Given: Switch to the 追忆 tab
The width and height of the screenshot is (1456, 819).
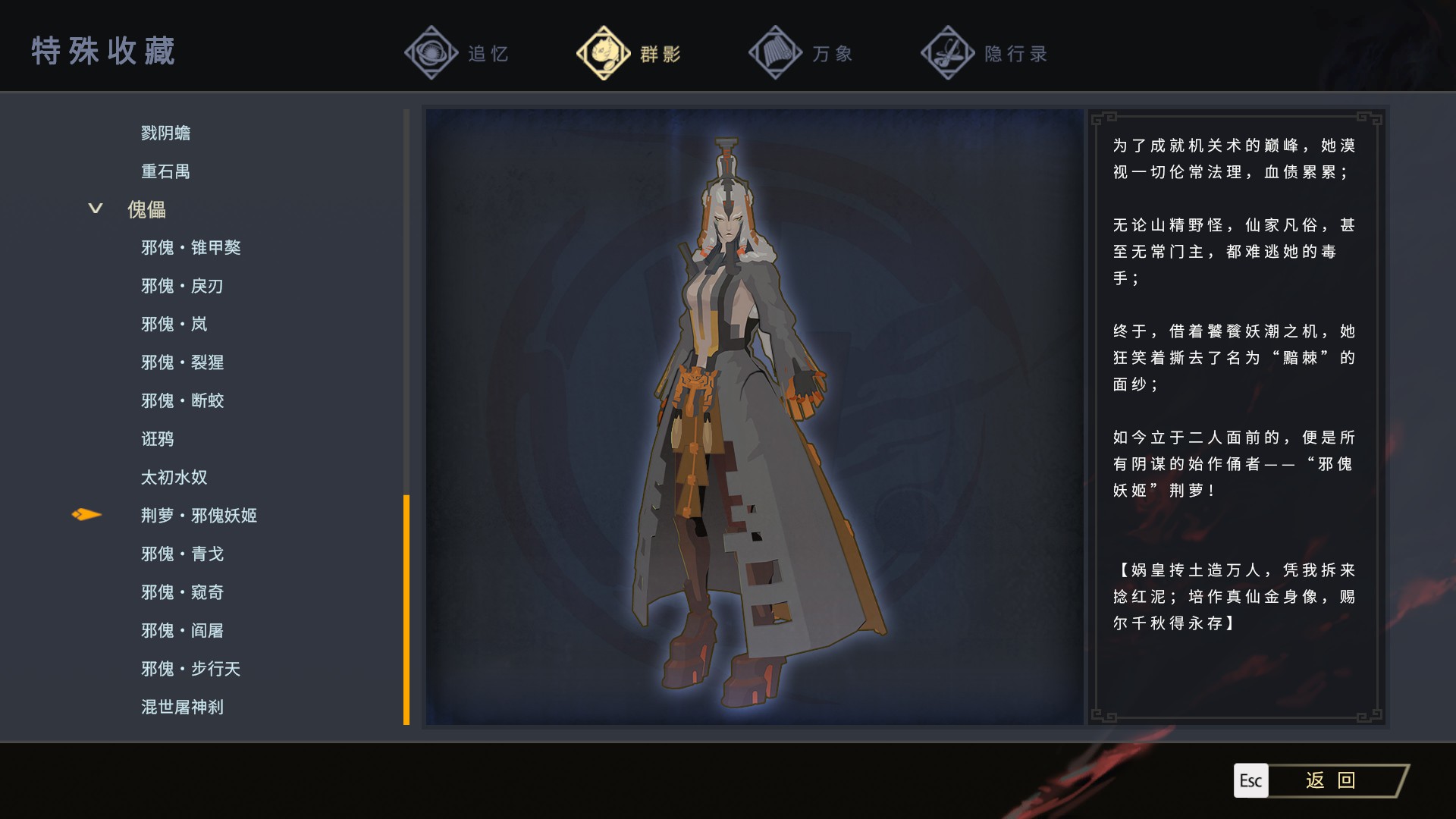Looking at the screenshot, I should point(458,53).
